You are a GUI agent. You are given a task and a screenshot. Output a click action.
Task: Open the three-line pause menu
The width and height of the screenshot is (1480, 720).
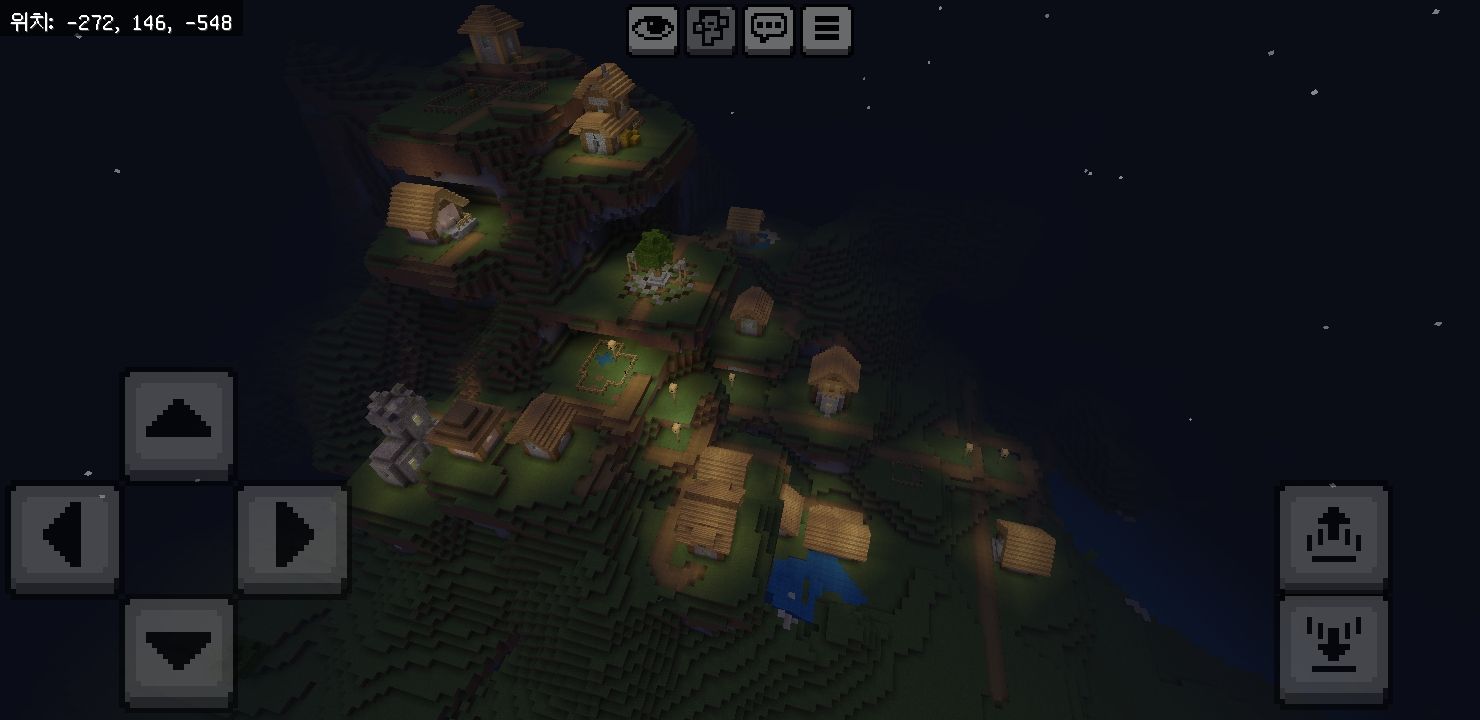point(827,30)
